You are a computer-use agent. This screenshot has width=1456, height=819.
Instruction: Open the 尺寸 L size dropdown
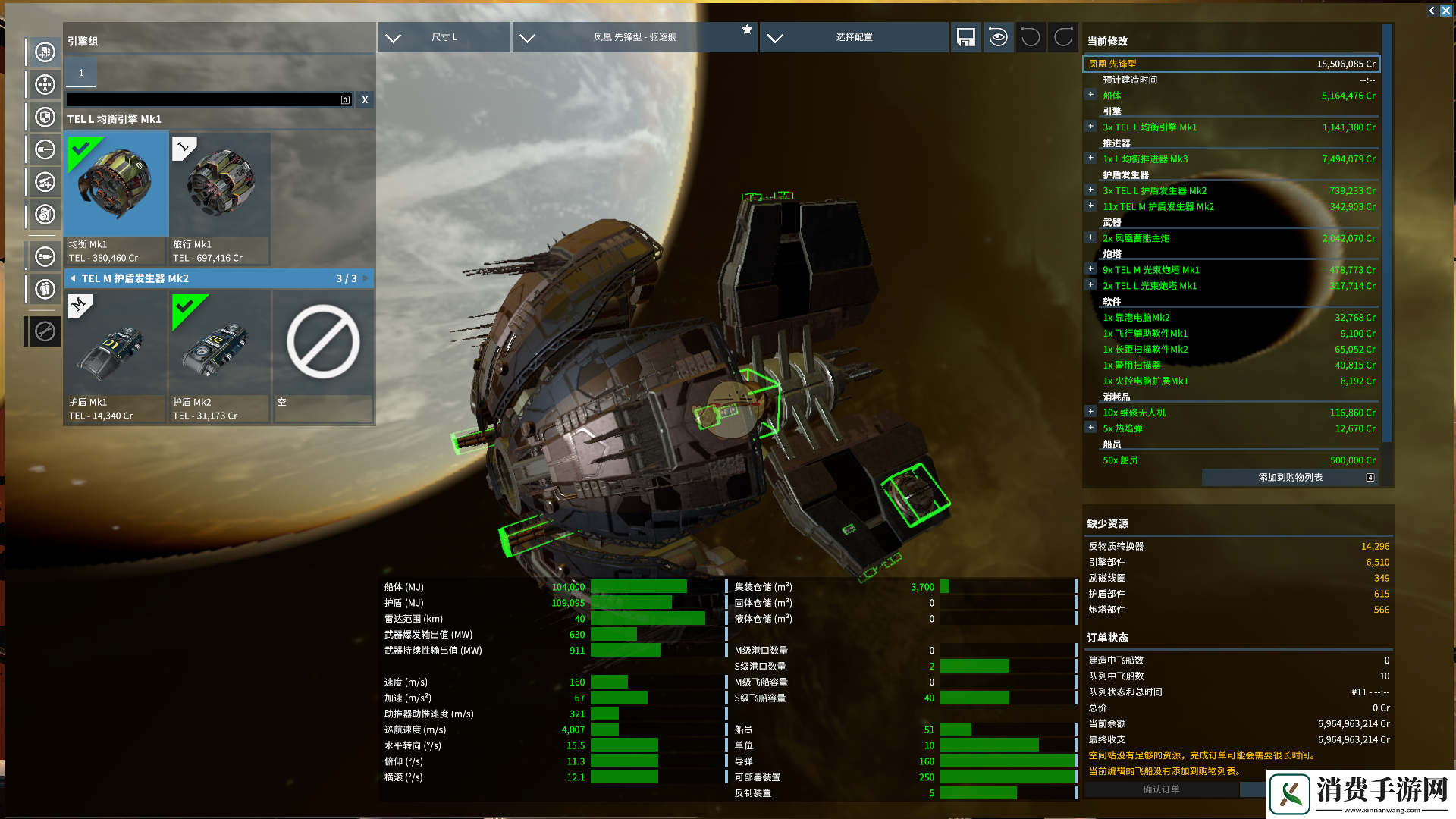(444, 37)
